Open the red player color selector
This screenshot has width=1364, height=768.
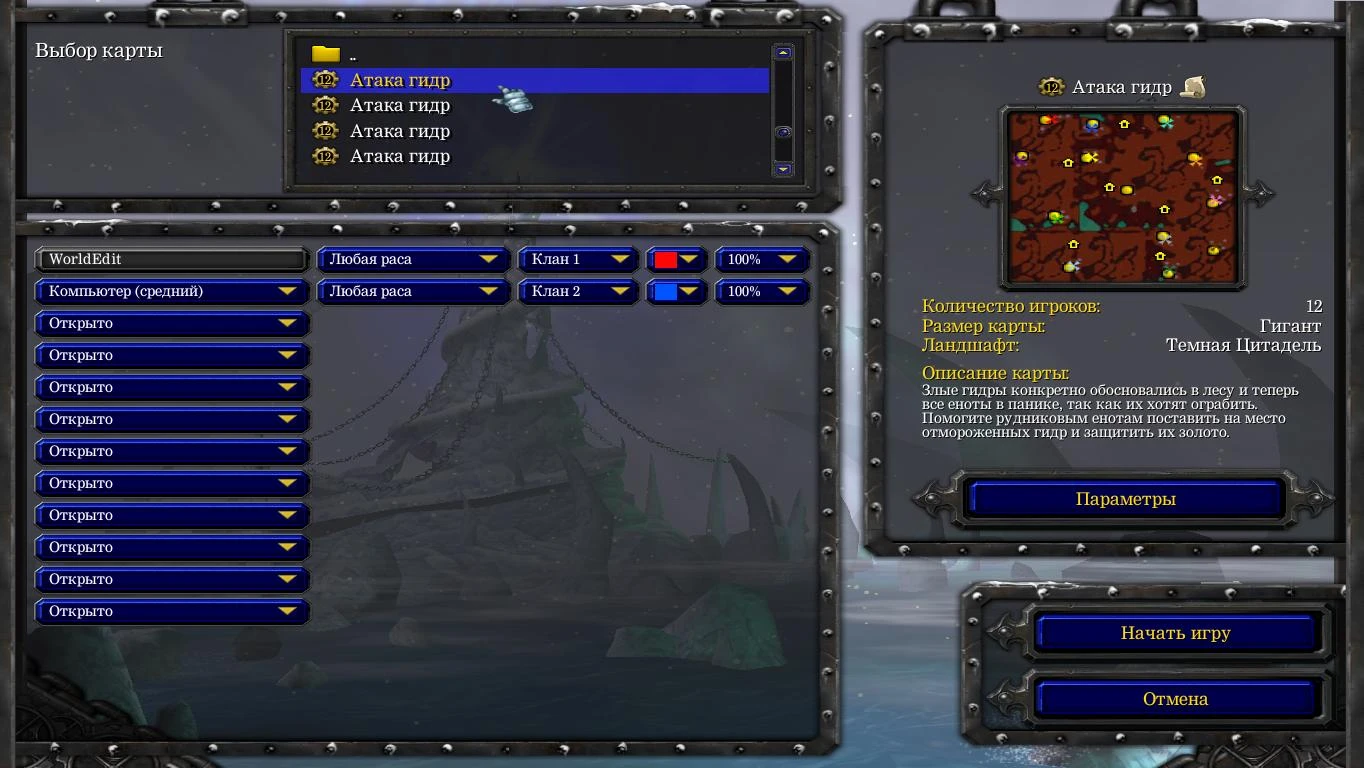(676, 259)
